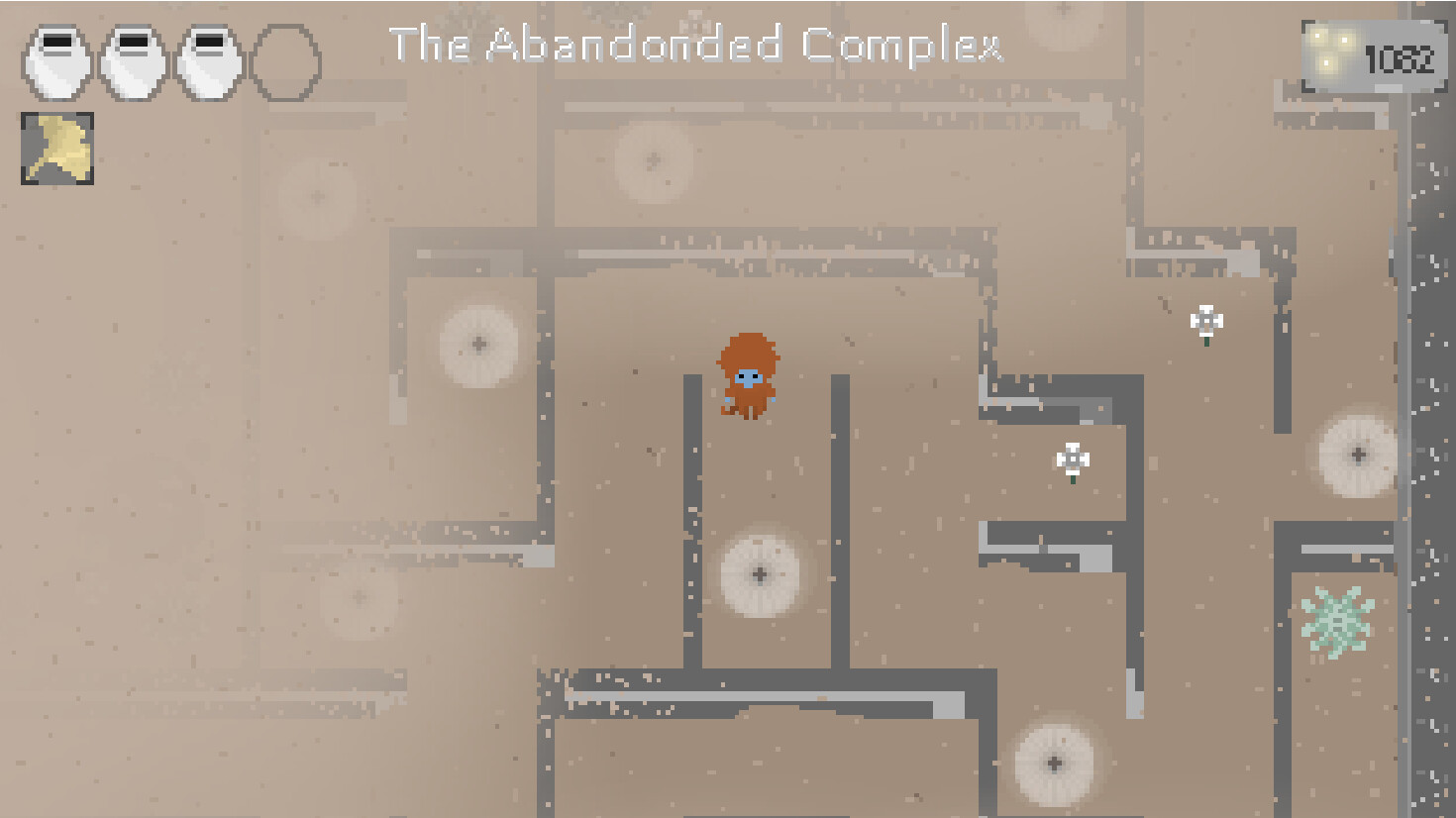Click the white flower in the middle corridor

click(x=1072, y=460)
